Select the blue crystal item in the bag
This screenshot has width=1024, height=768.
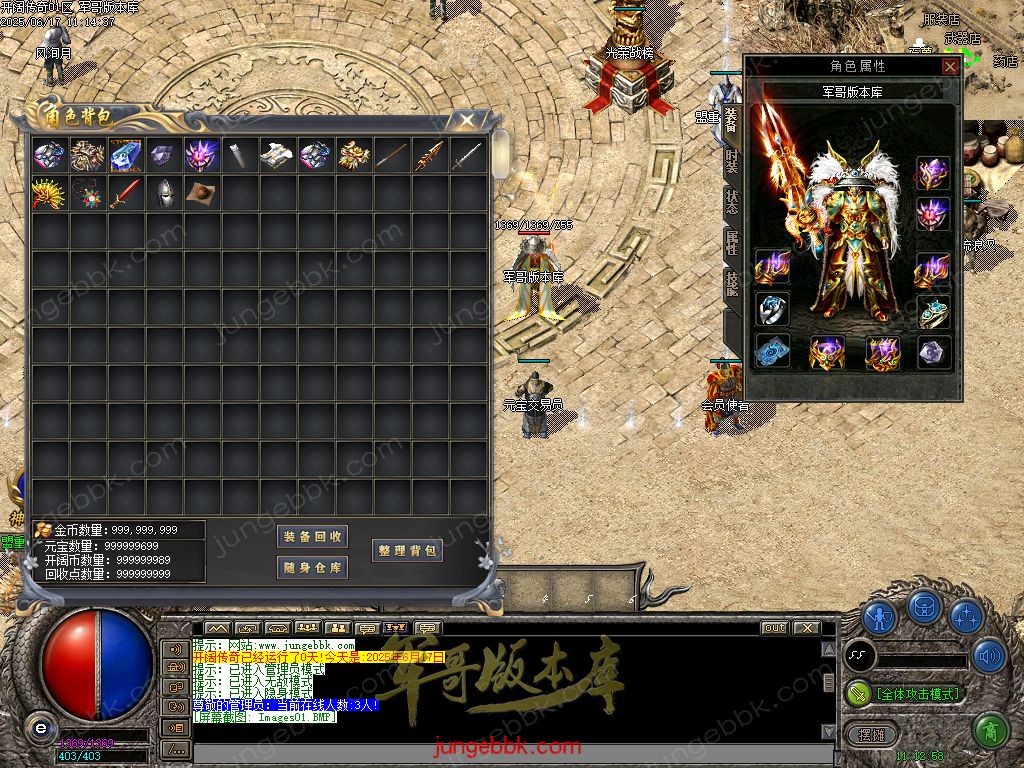tap(125, 155)
